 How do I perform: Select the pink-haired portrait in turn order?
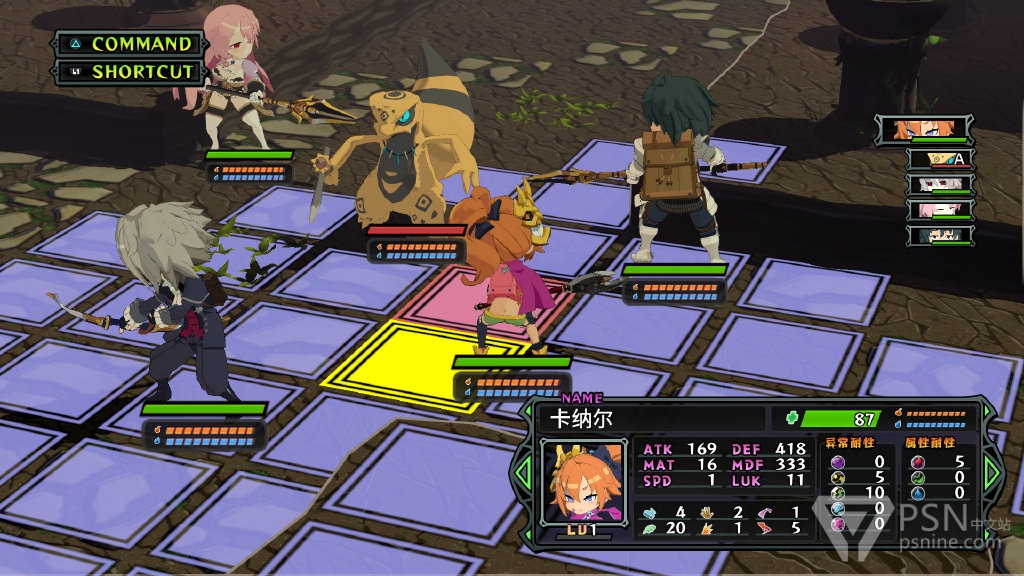coord(940,210)
